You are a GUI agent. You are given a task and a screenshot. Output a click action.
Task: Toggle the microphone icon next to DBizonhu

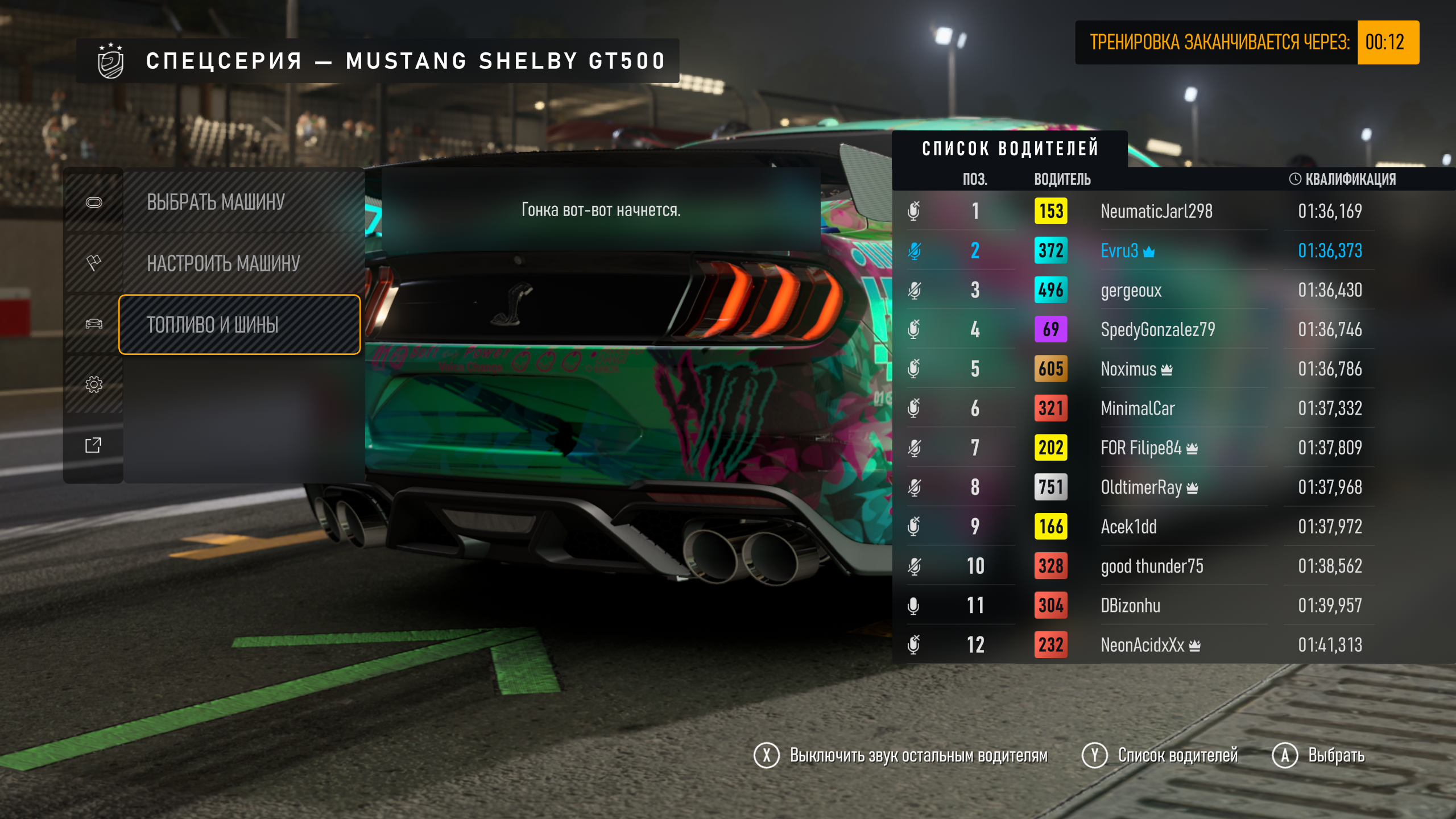[913, 606]
